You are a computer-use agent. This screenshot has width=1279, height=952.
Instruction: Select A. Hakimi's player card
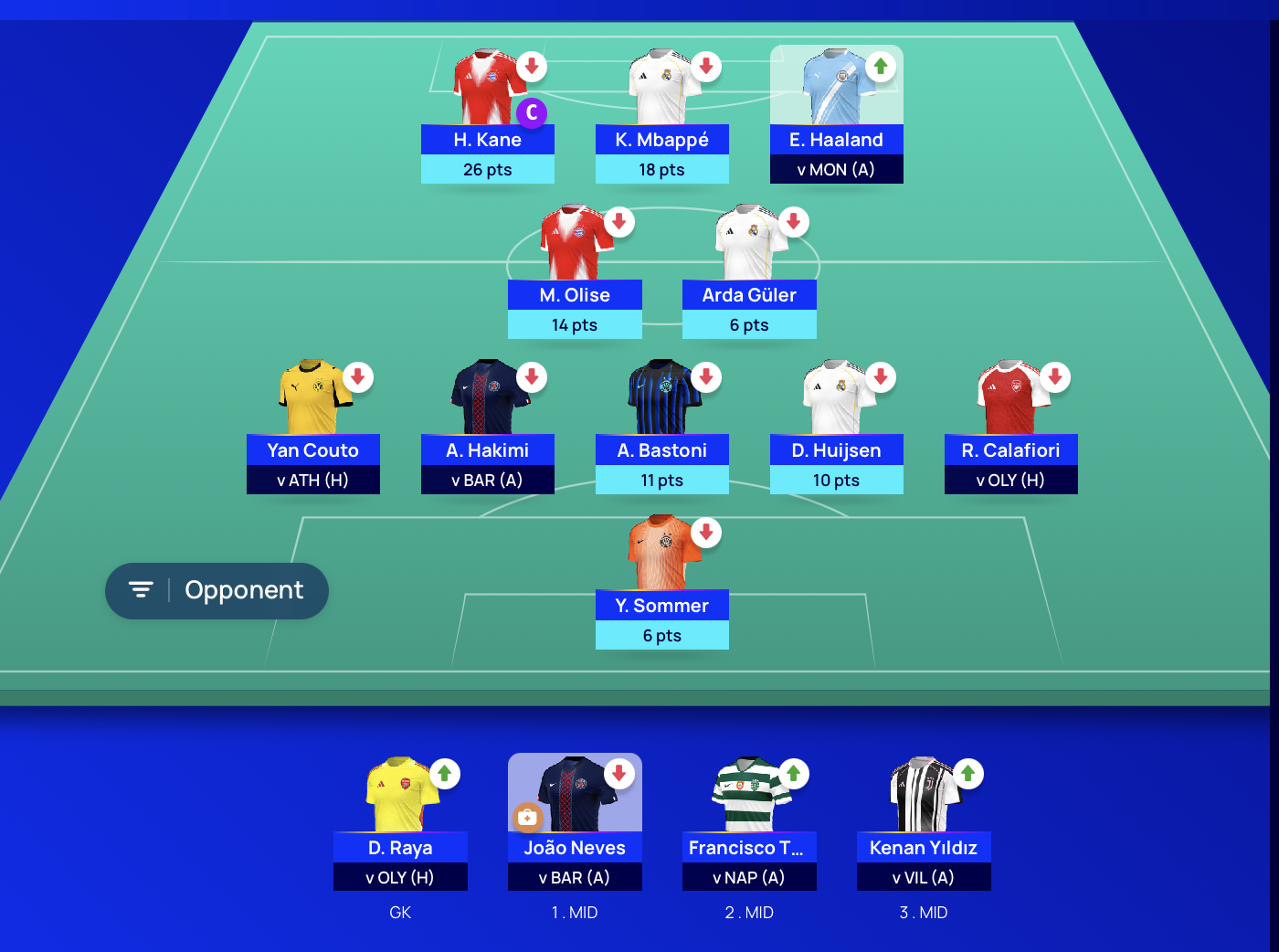[487, 450]
